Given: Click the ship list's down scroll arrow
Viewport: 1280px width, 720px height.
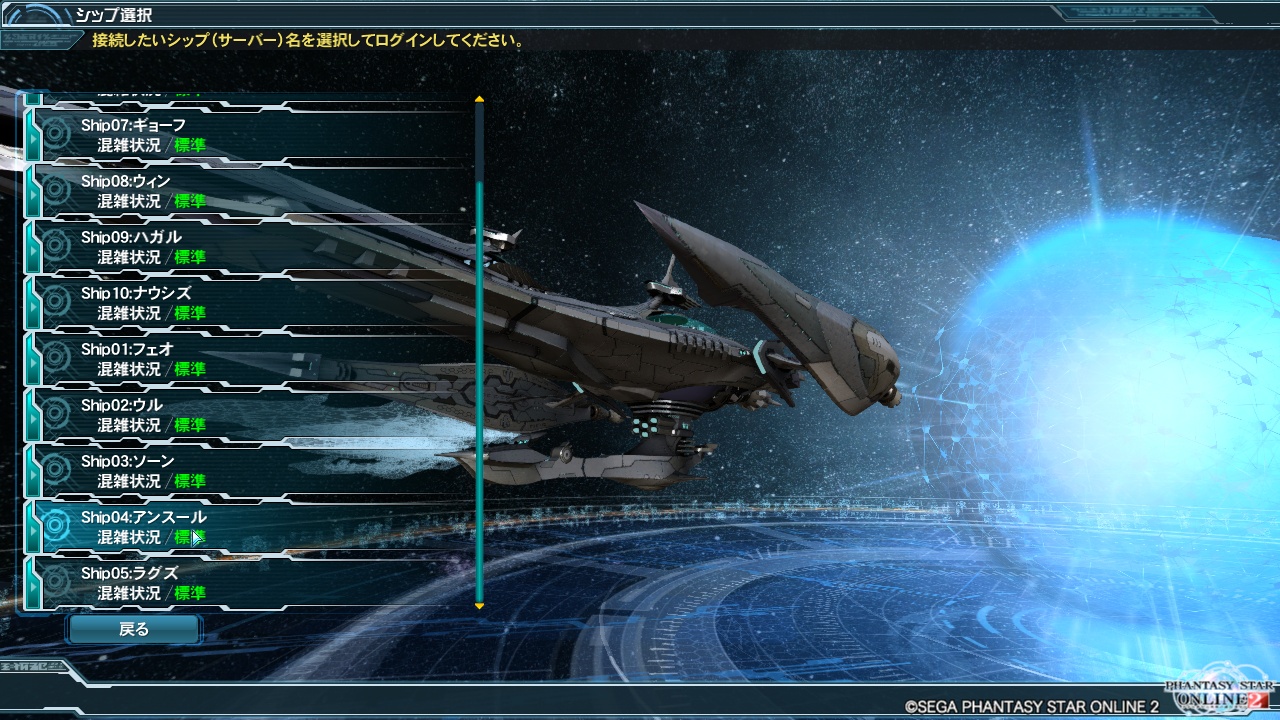Looking at the screenshot, I should tap(479, 606).
